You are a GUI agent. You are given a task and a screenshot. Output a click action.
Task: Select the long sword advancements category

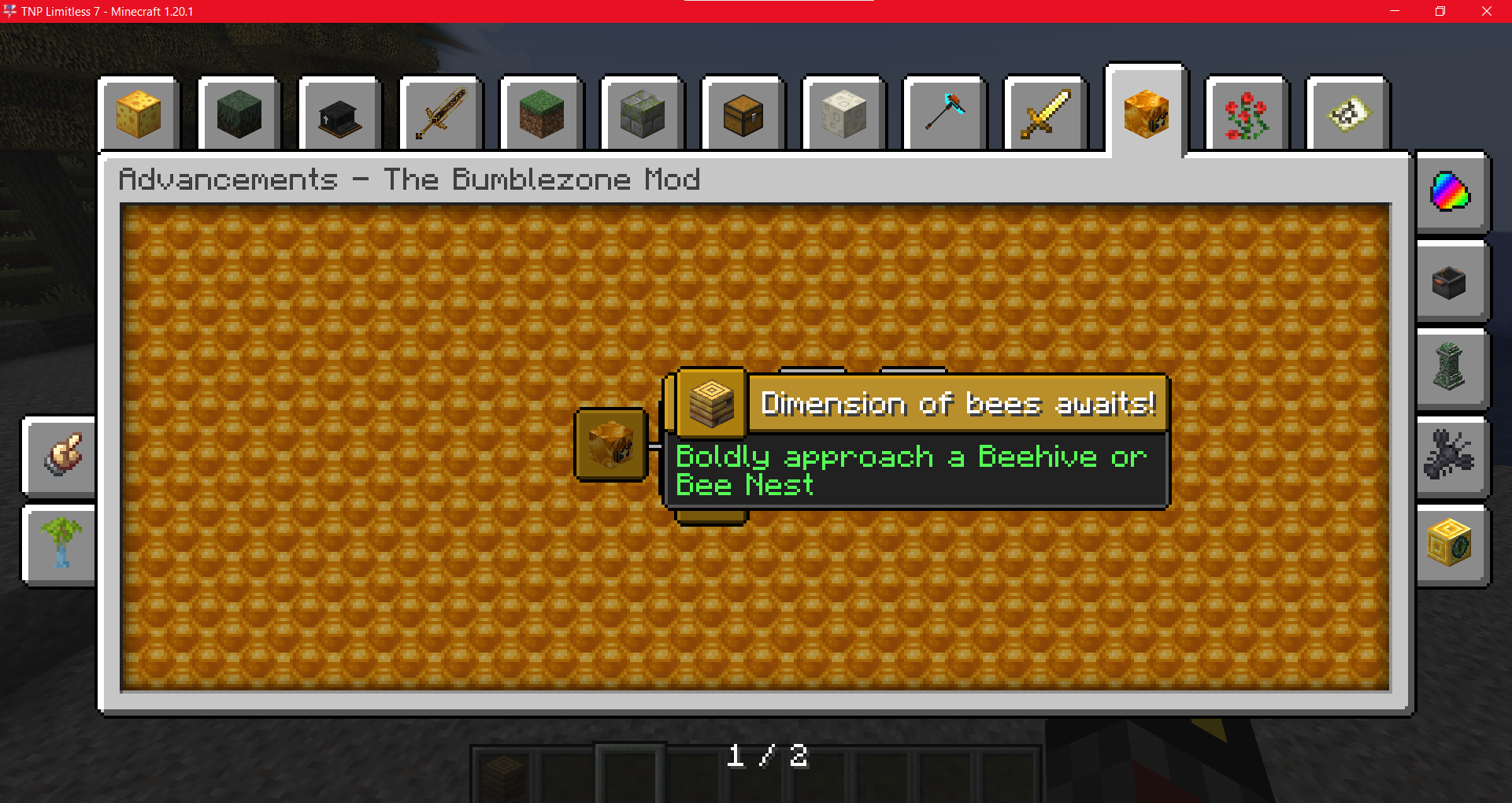click(441, 114)
